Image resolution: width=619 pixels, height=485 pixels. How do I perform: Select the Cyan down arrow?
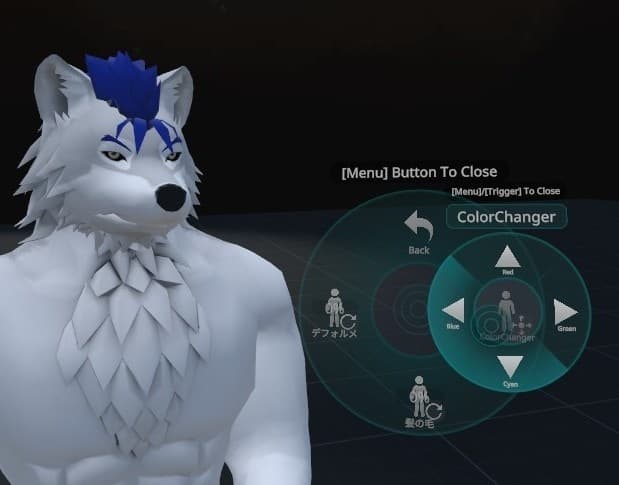click(x=508, y=366)
